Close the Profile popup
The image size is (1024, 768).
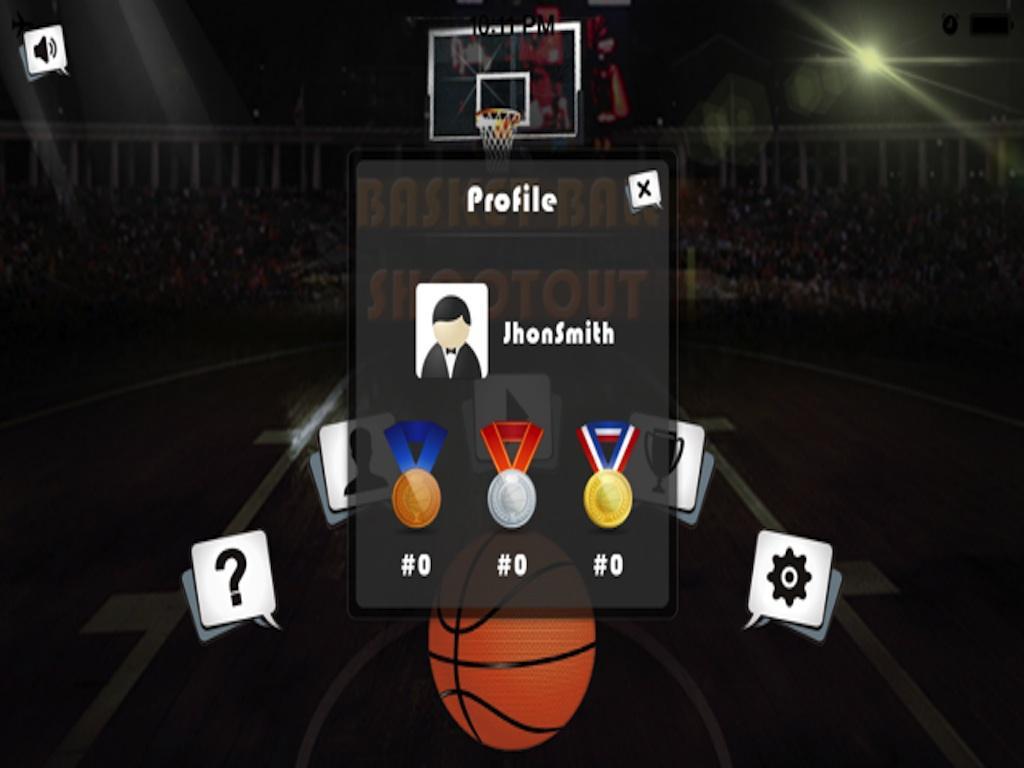coord(644,188)
